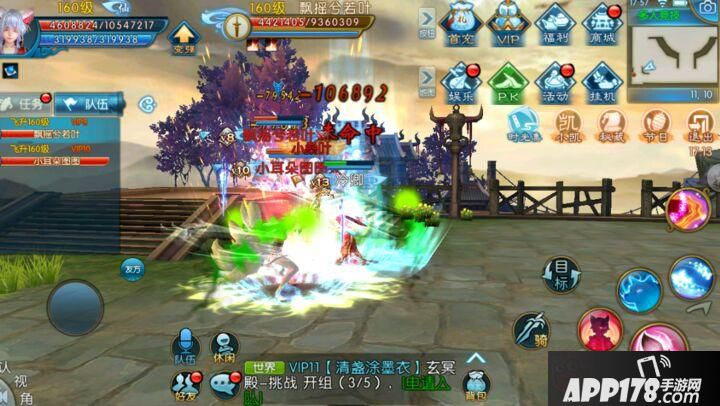The height and width of the screenshot is (406, 720).
Task: Click the 变强 power-up arrow button
Action: click(x=184, y=39)
